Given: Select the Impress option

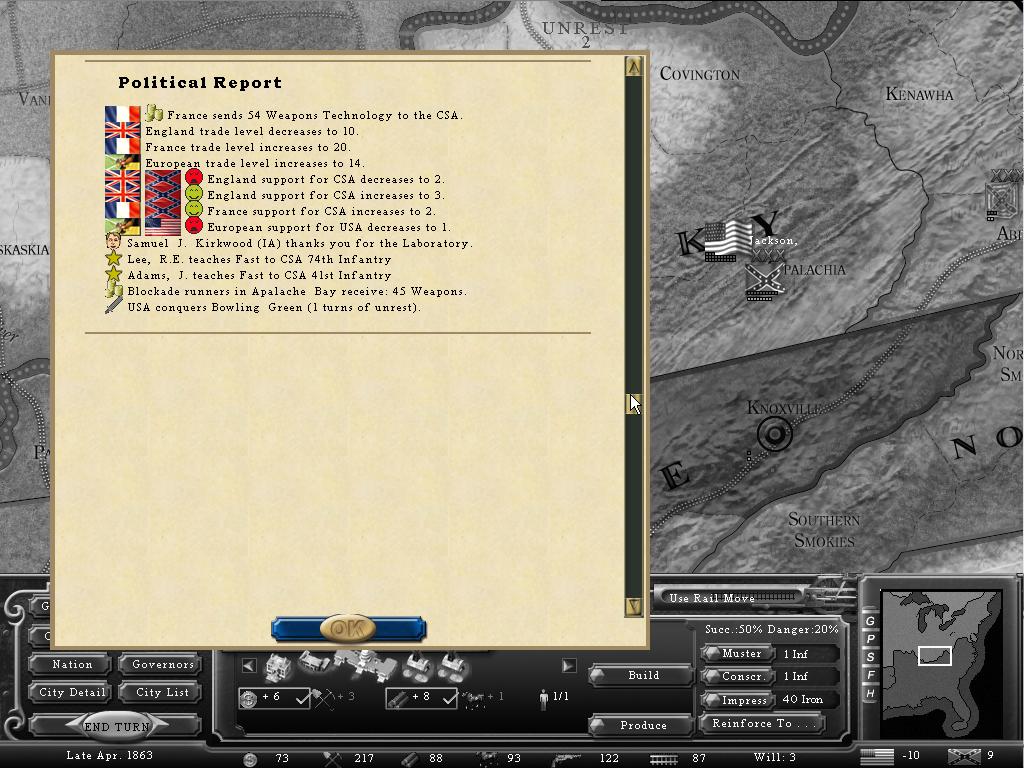Looking at the screenshot, I should coord(741,699).
